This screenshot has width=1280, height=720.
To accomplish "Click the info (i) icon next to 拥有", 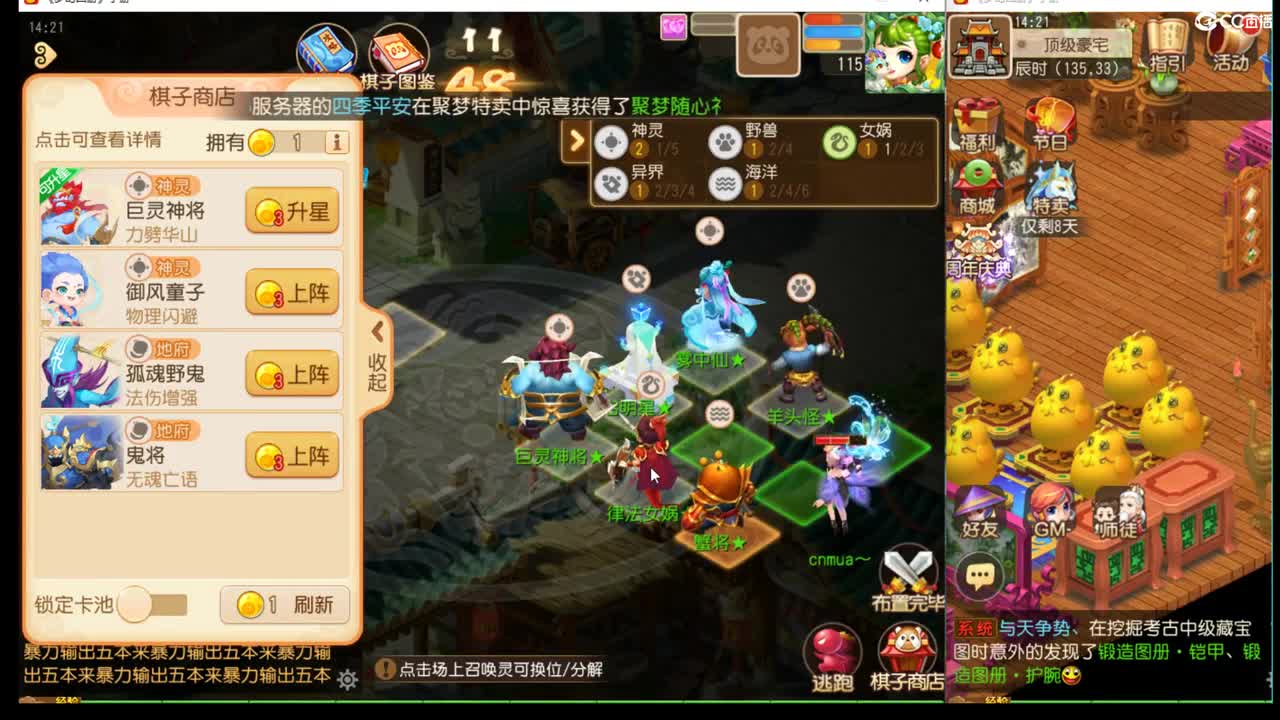I will (336, 142).
